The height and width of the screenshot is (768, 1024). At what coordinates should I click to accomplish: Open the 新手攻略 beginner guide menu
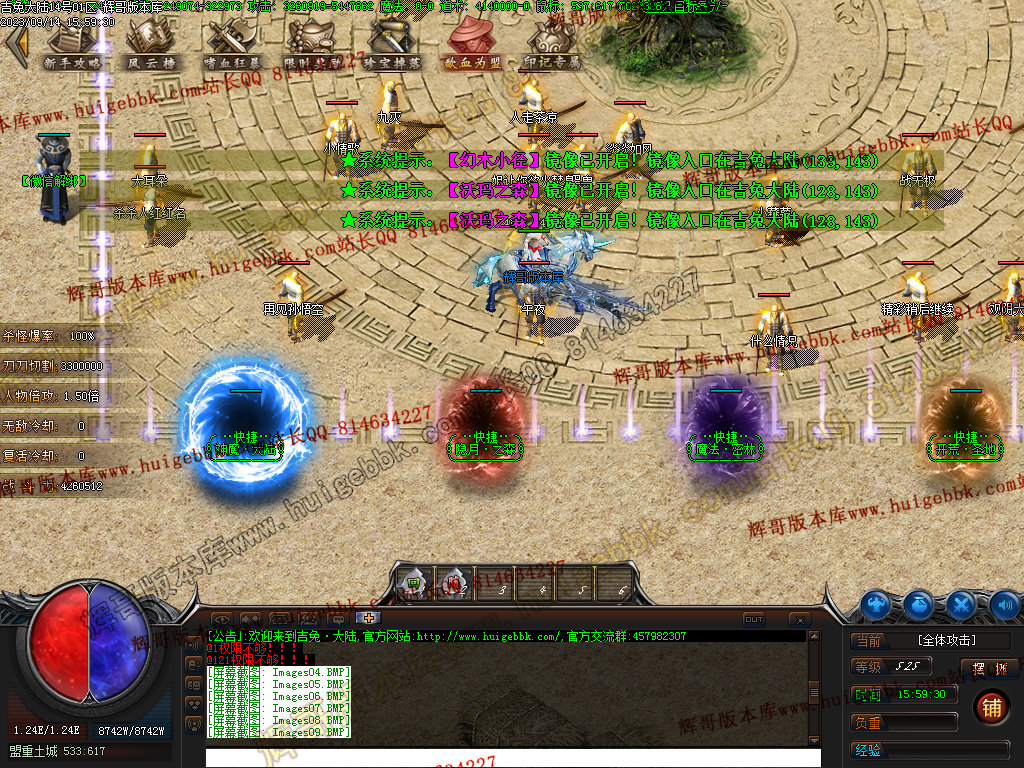tap(73, 46)
